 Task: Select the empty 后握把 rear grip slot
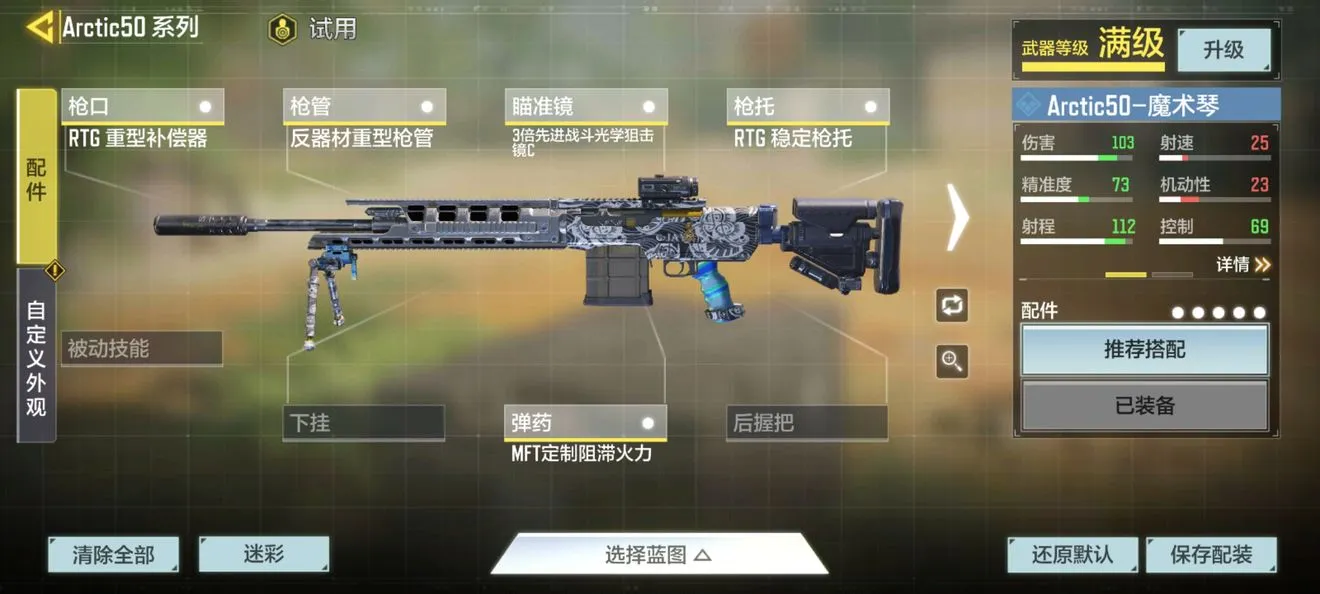(807, 423)
